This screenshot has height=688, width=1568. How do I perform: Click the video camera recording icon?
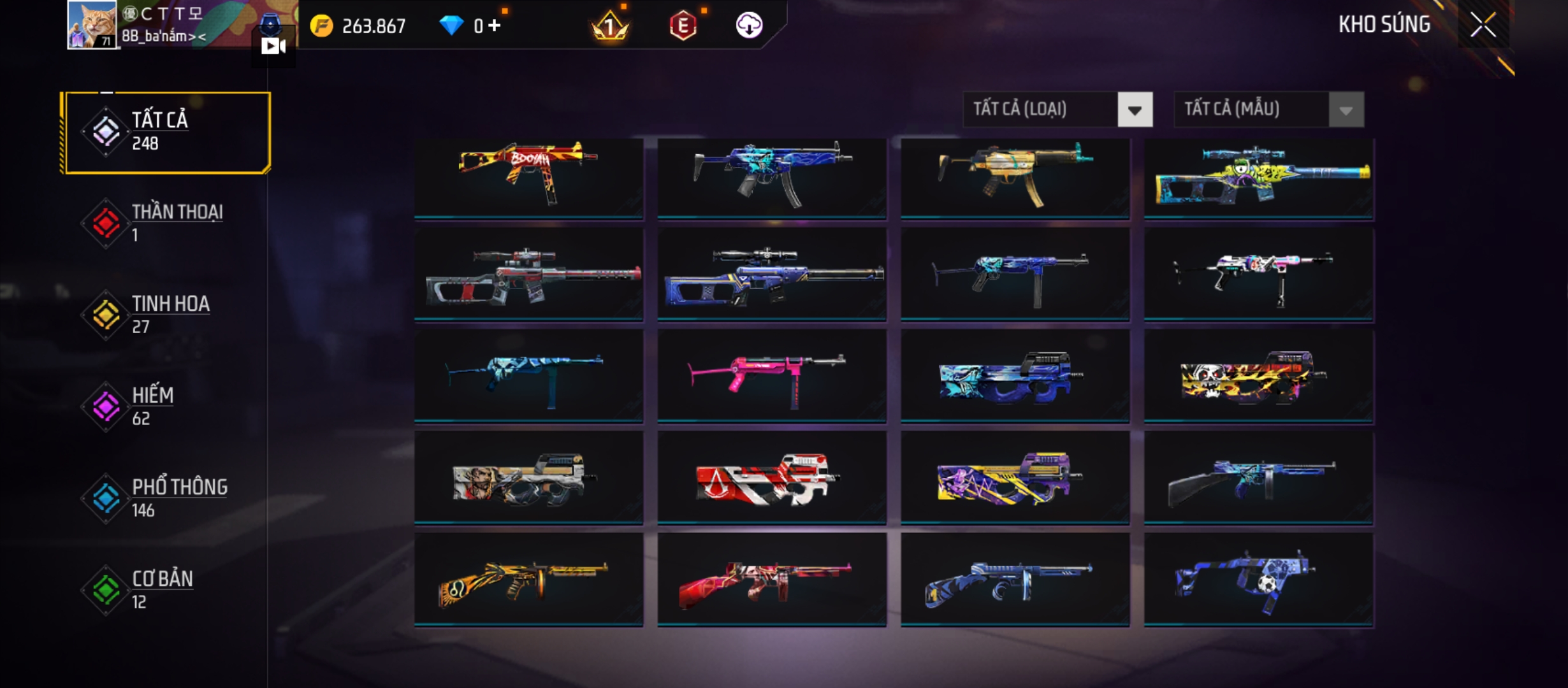[273, 46]
